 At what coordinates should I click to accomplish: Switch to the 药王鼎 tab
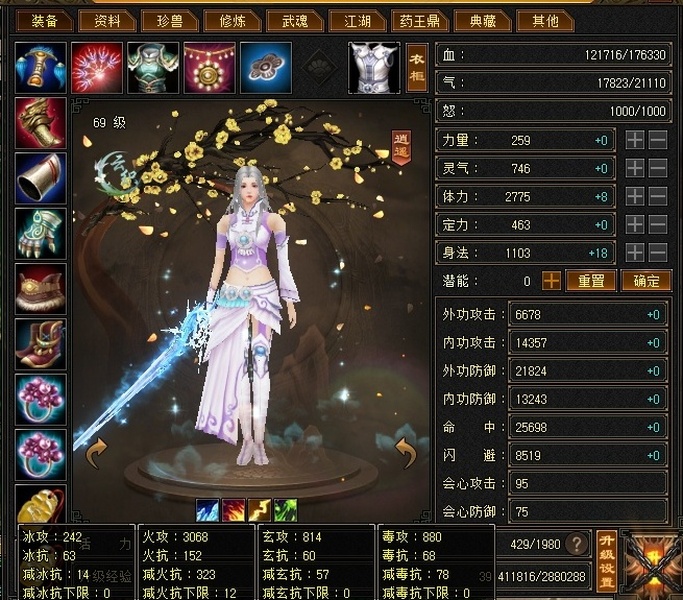coord(421,20)
